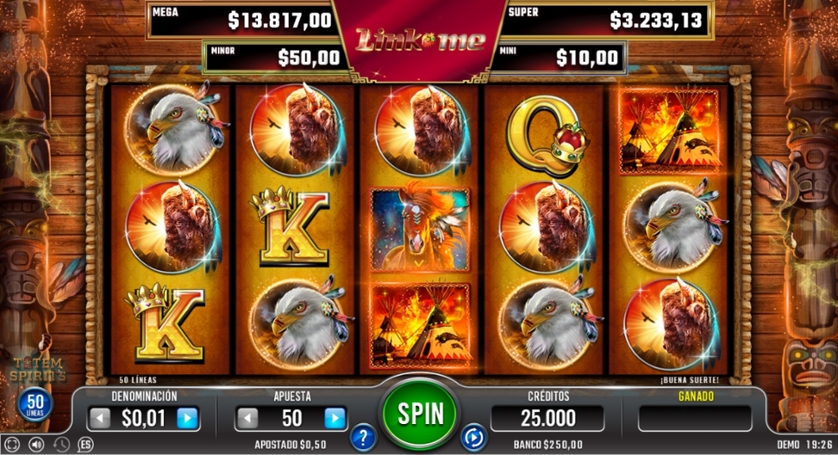Change the ES language setting
838x455 pixels.
[x=85, y=444]
